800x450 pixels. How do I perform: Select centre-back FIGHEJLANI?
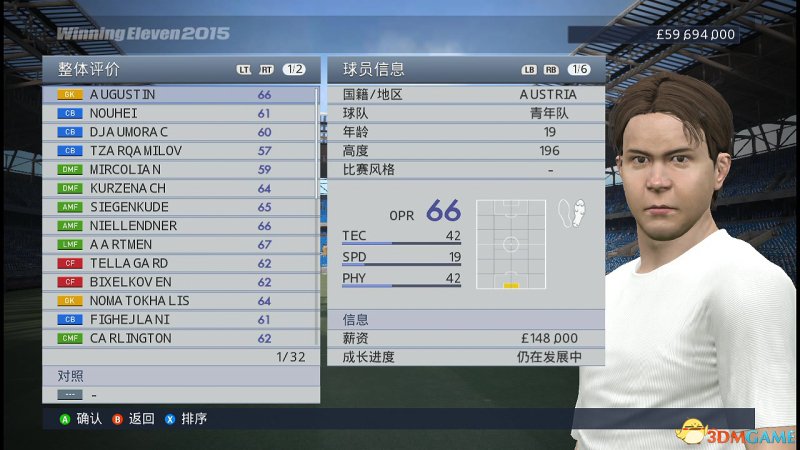pos(180,320)
